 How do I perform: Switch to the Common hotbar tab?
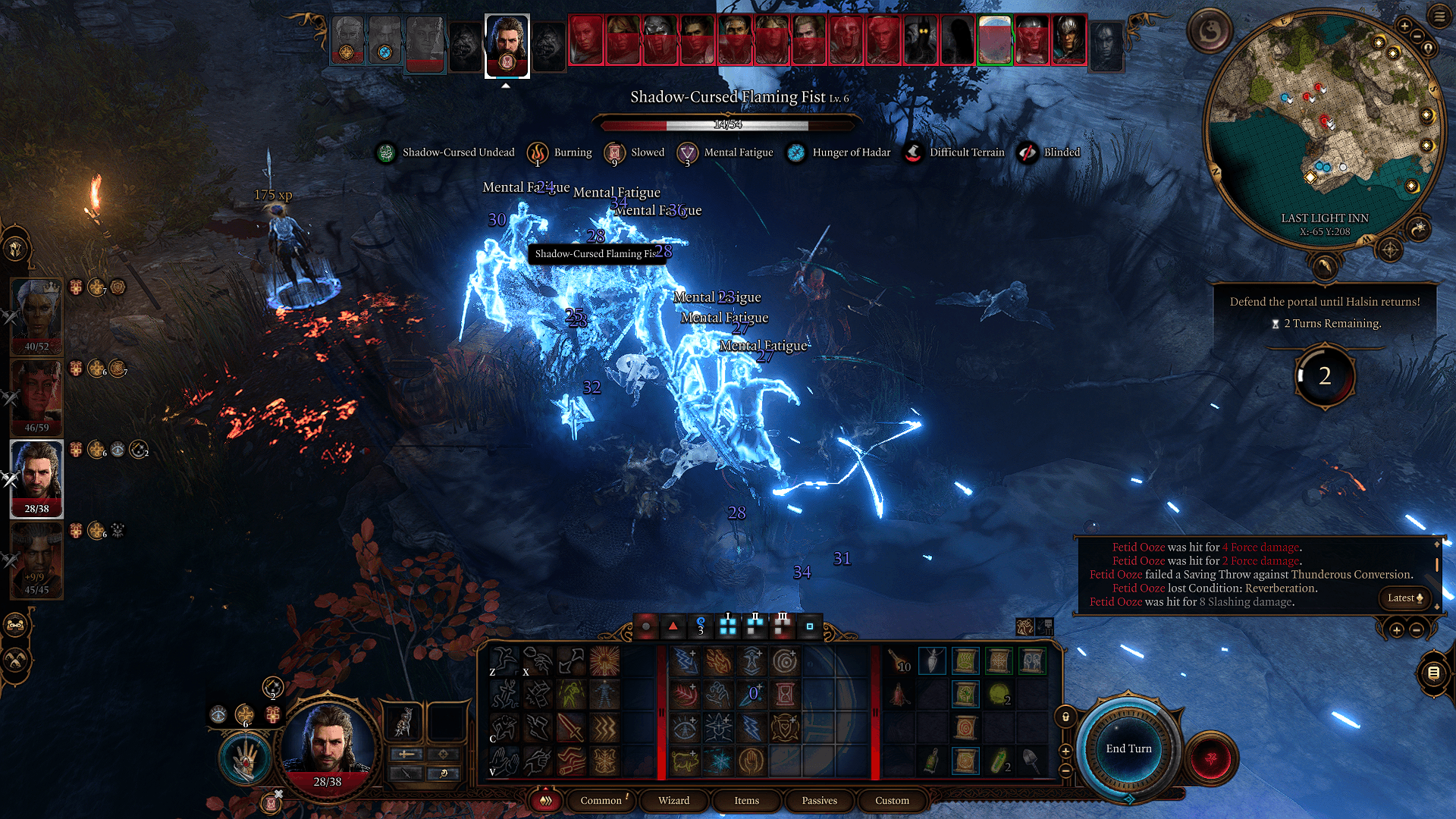[x=601, y=800]
